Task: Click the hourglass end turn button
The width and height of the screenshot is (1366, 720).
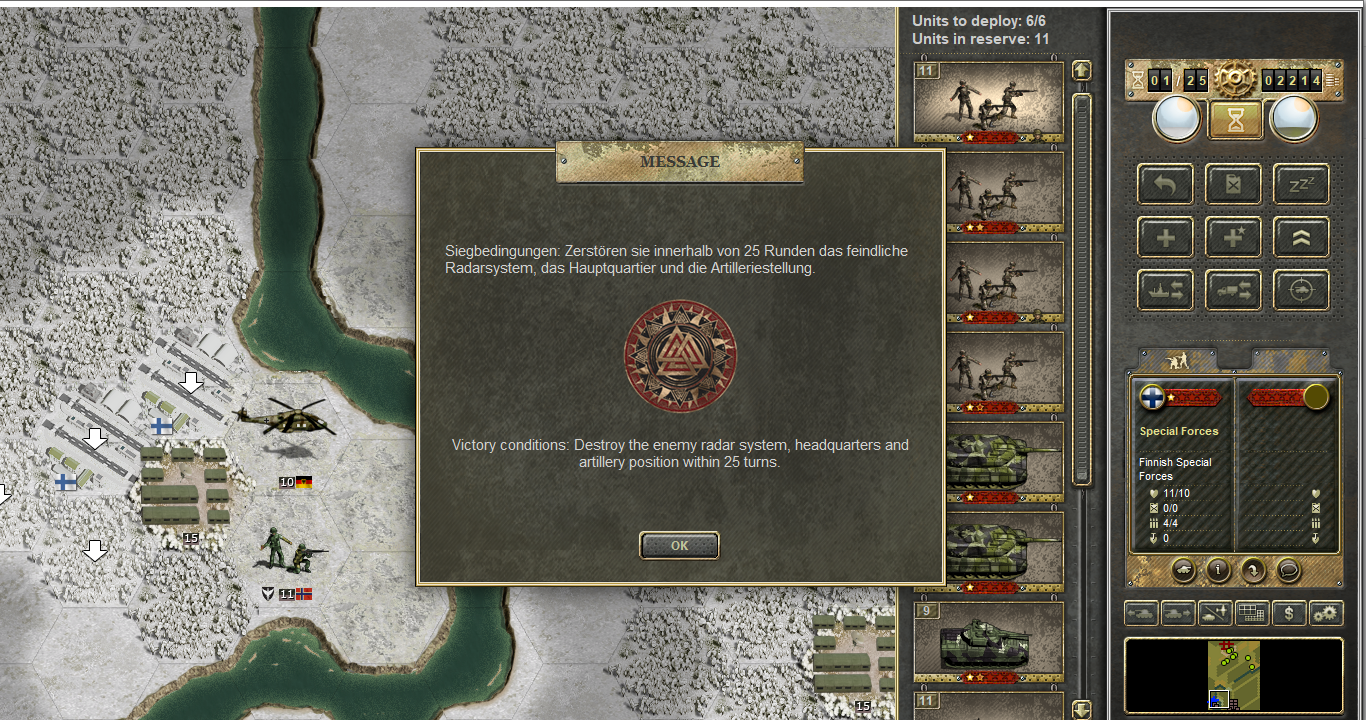Action: [x=1235, y=119]
